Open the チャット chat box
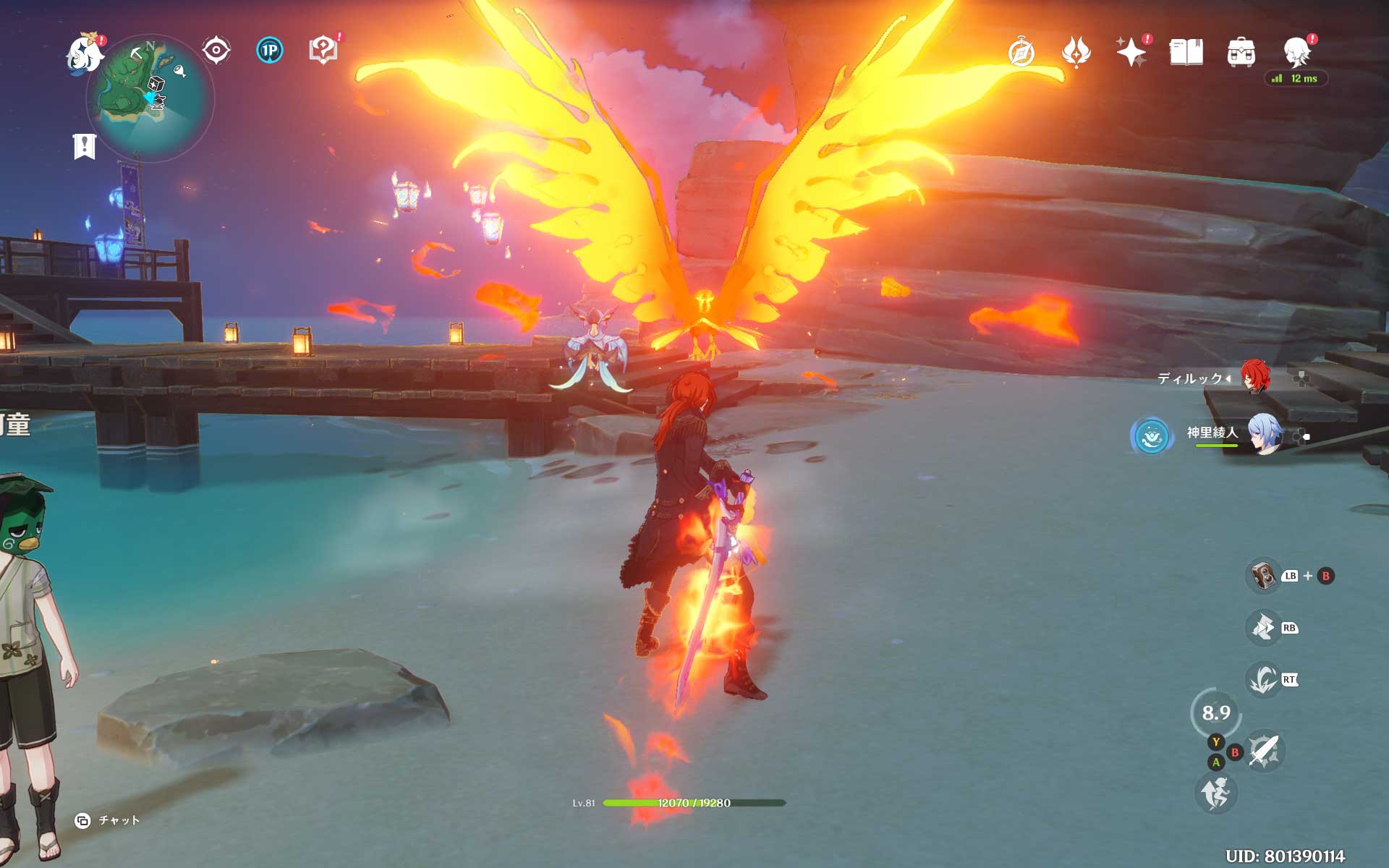 (109, 820)
